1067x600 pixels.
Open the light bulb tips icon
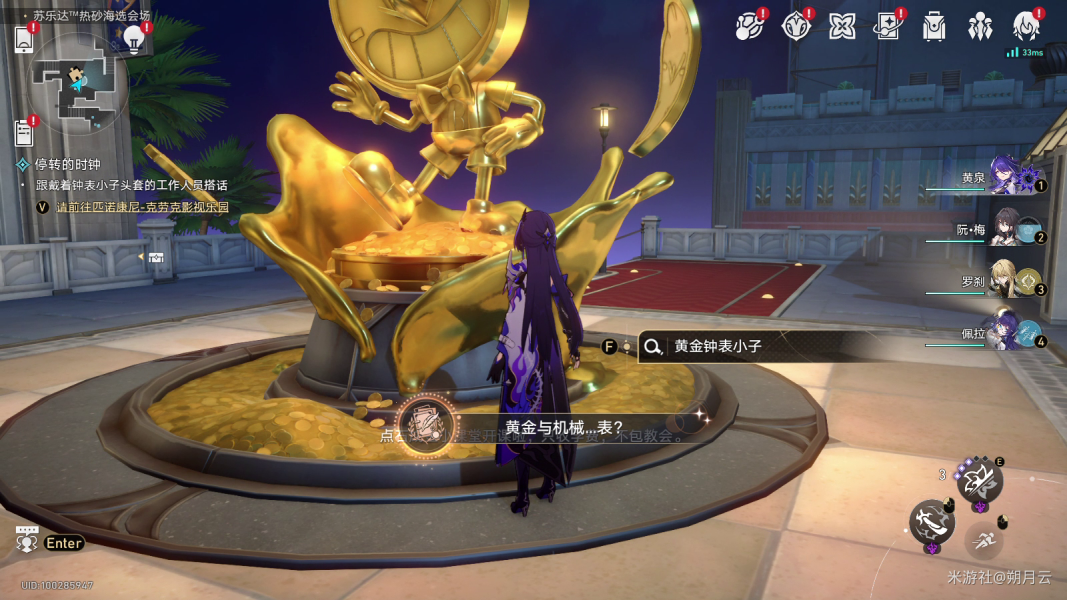point(134,38)
